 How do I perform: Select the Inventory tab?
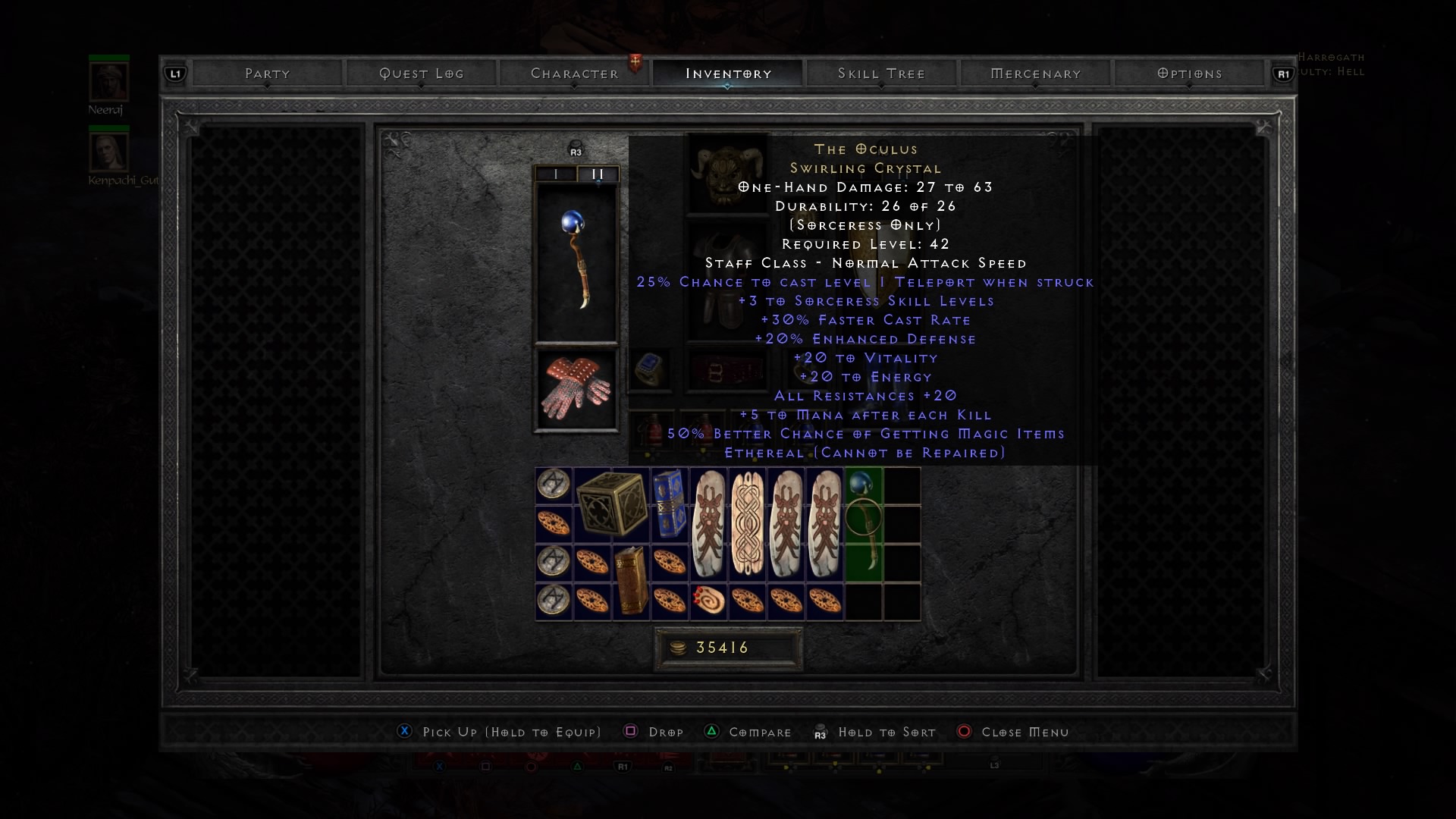(728, 74)
